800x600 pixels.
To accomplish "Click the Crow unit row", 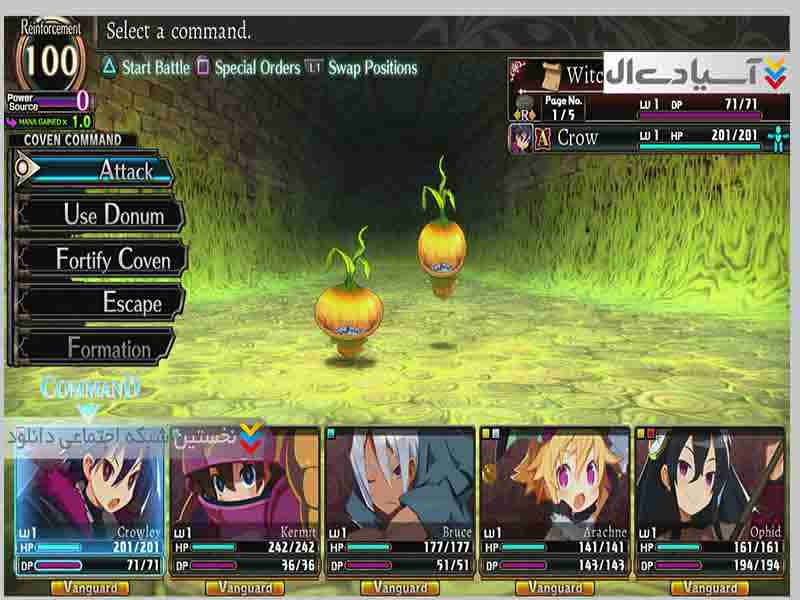I will pos(640,138).
